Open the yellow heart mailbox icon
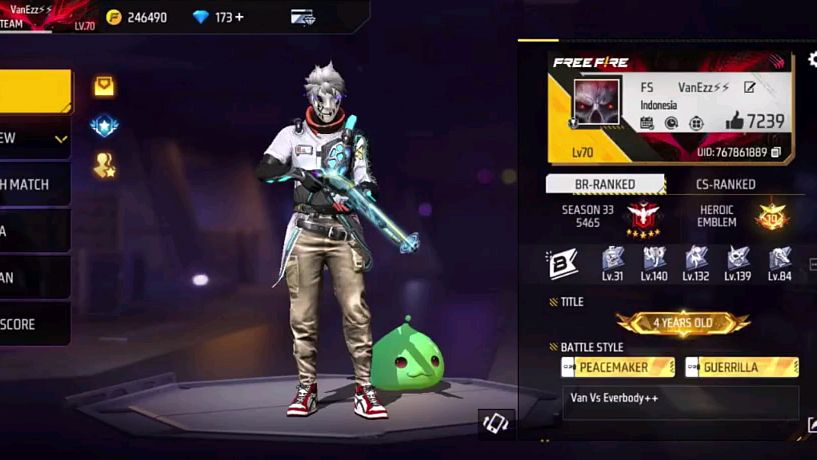Screen dimensions: 817x460 (104, 86)
